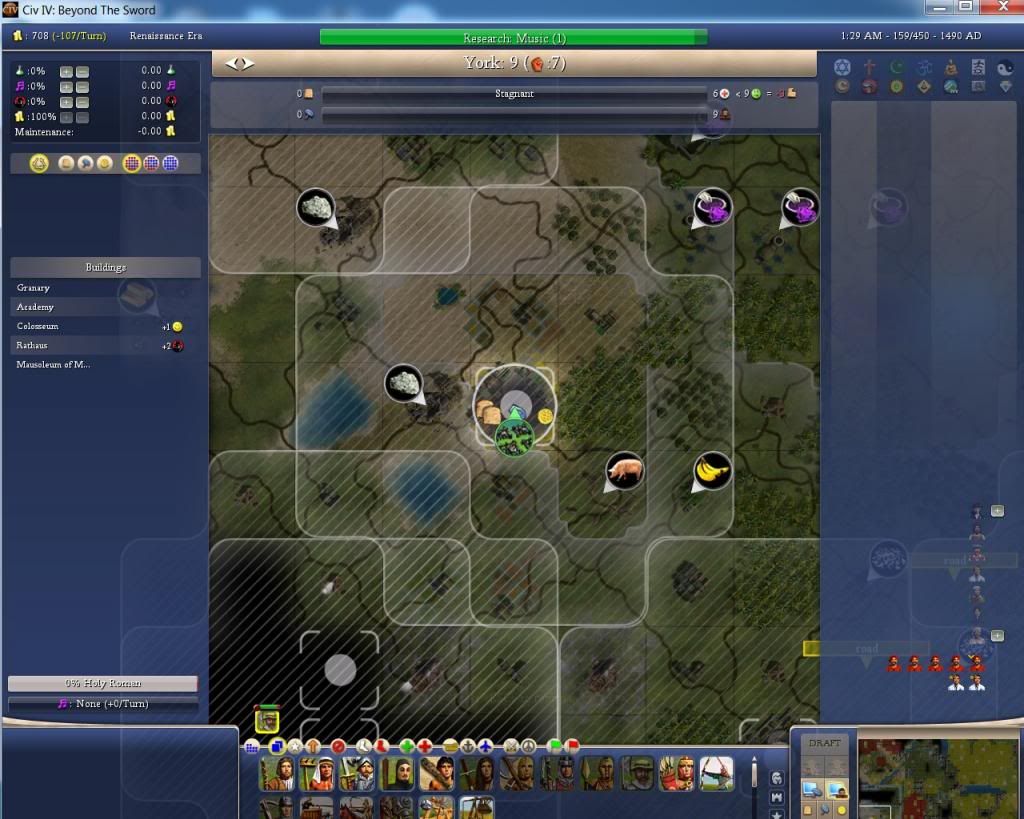Click the Research: Music progress bar
Viewport: 1024px width, 819px height.
pos(513,38)
